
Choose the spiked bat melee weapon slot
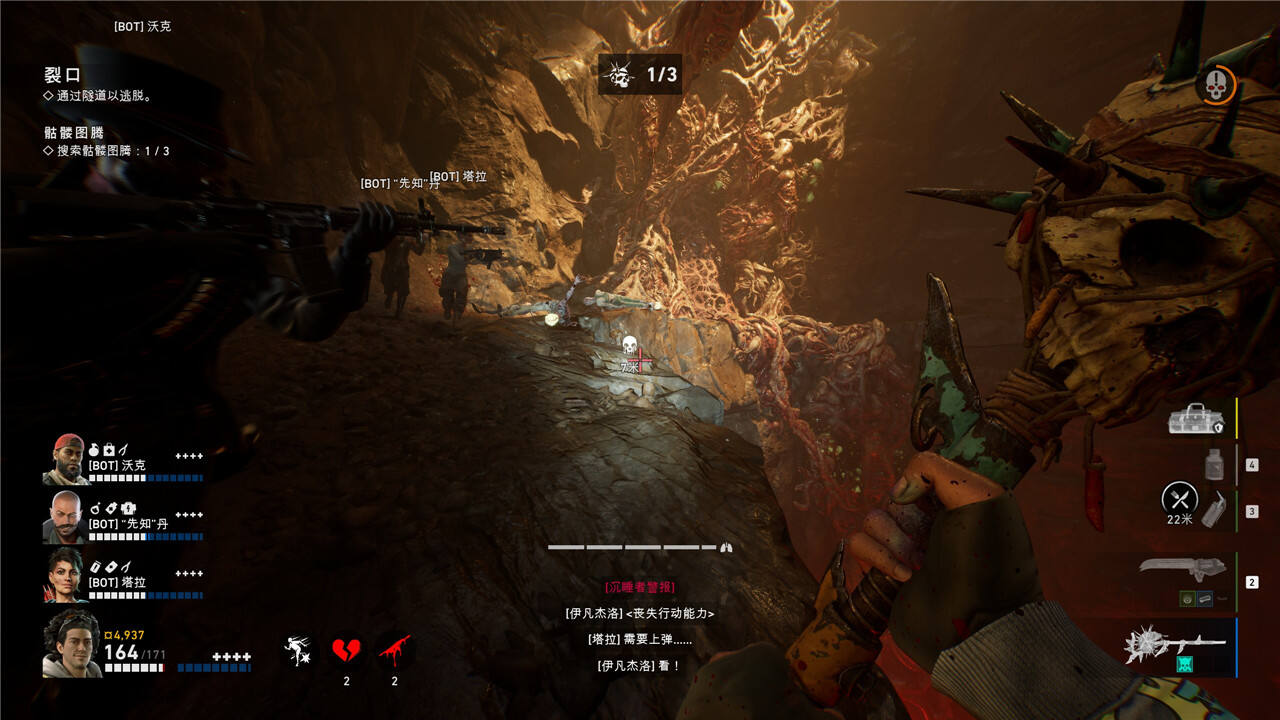tap(1178, 645)
